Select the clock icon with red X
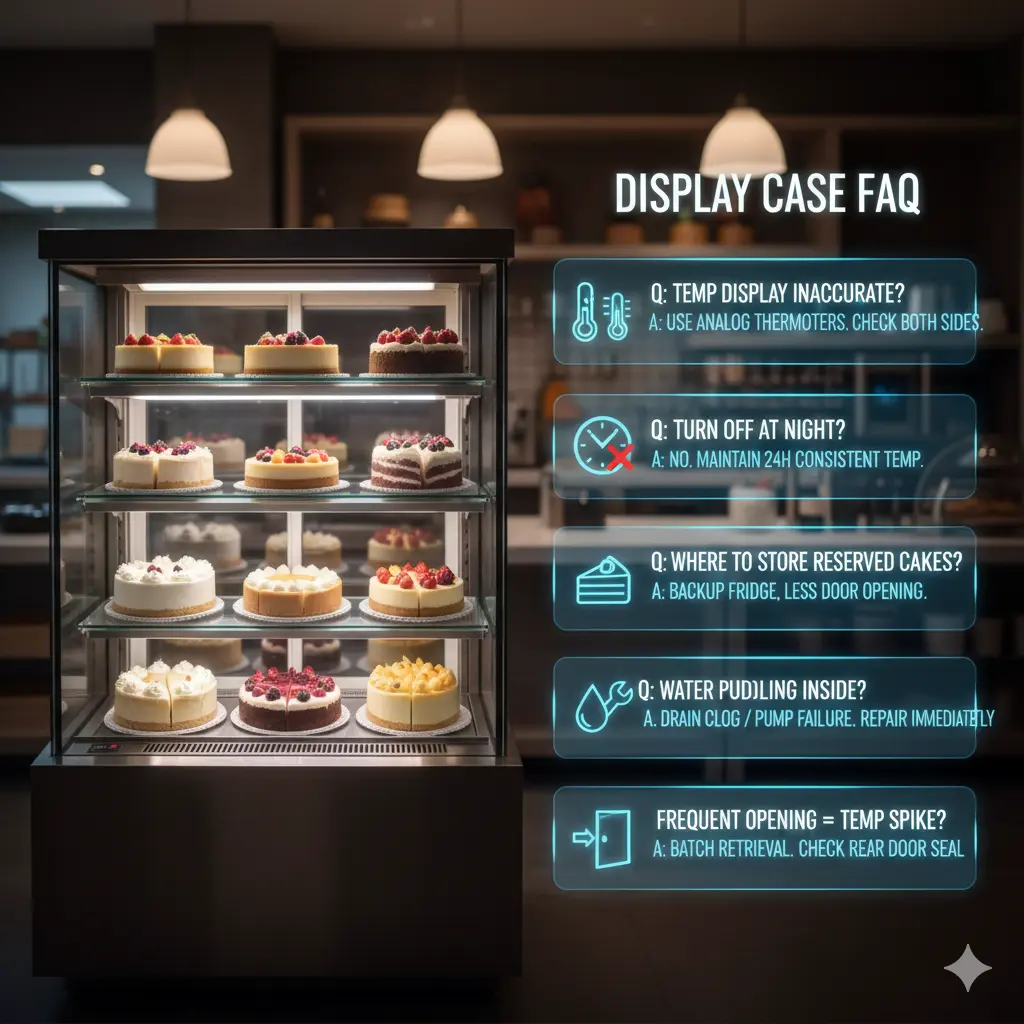Screen dimensions: 1024x1024 coord(604,446)
